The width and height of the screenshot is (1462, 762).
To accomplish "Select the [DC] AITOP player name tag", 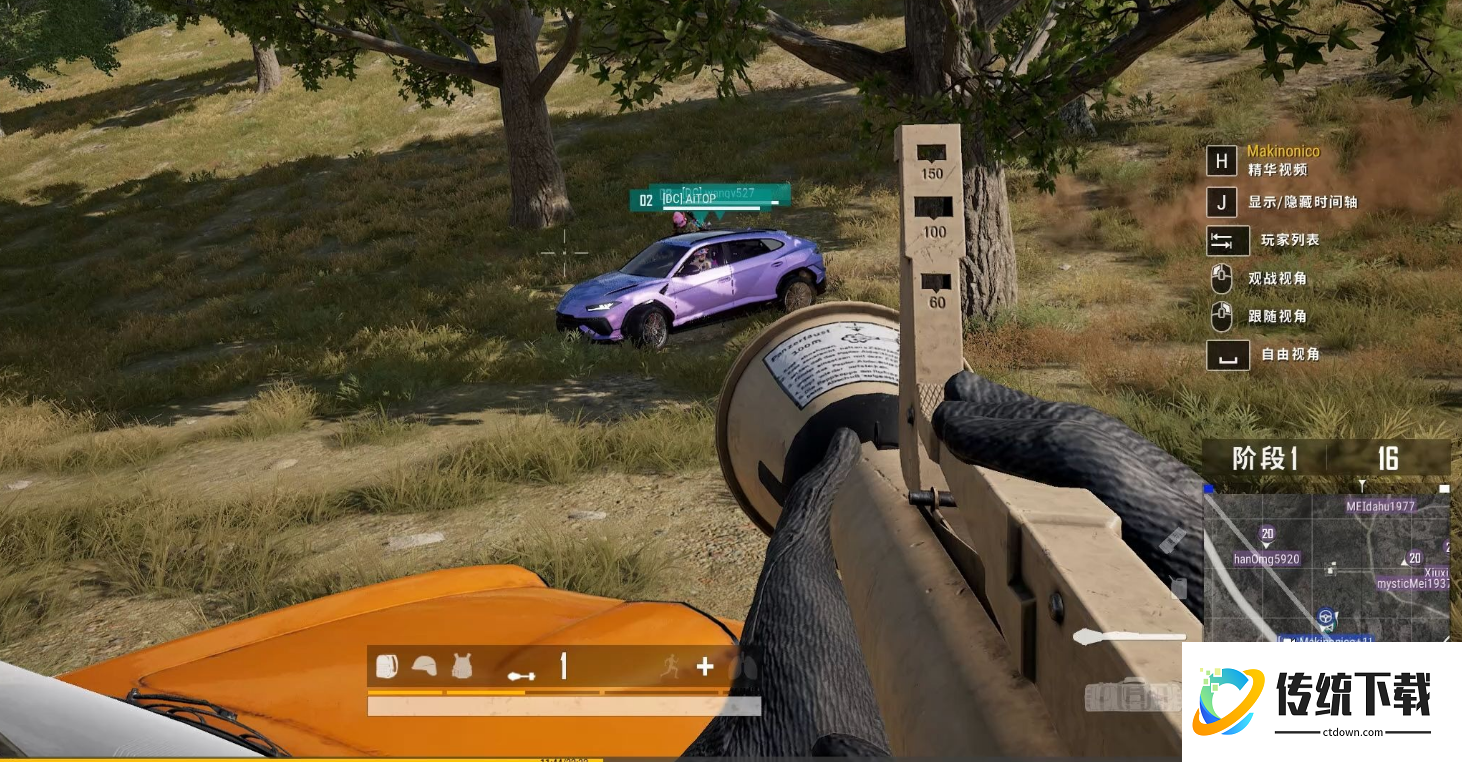I will (690, 199).
